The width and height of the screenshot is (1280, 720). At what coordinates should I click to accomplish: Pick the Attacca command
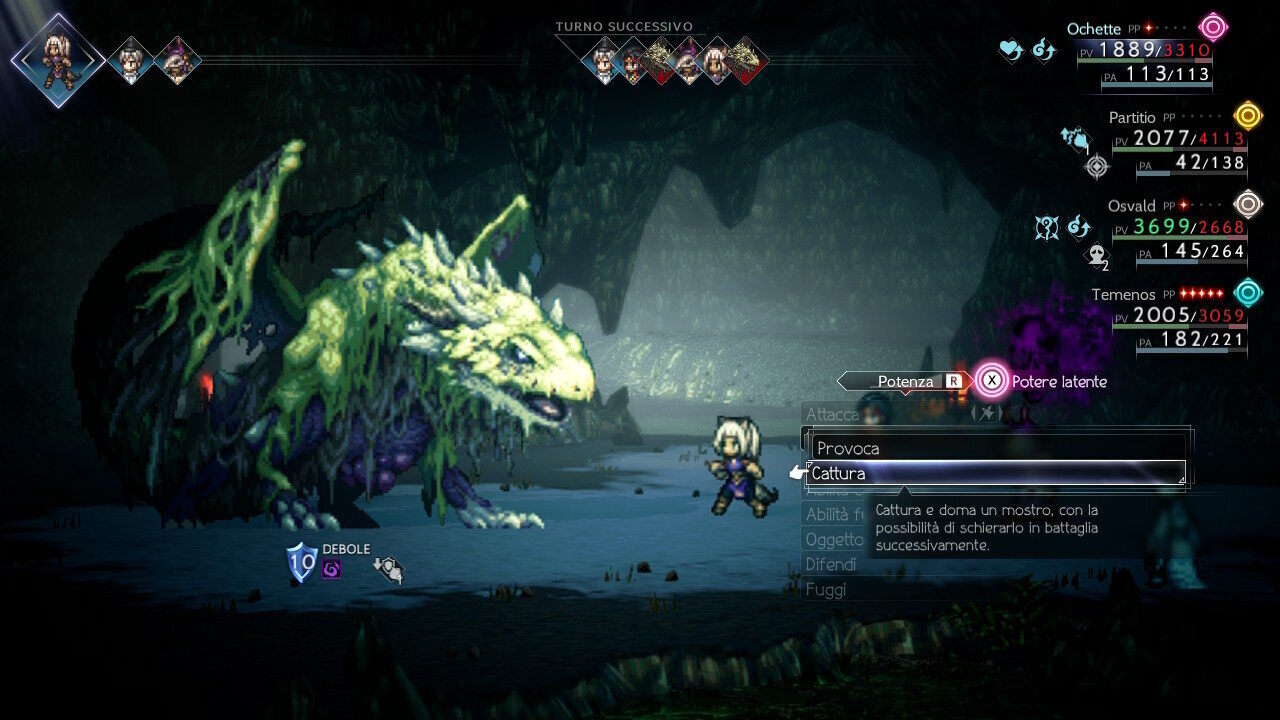pos(832,414)
